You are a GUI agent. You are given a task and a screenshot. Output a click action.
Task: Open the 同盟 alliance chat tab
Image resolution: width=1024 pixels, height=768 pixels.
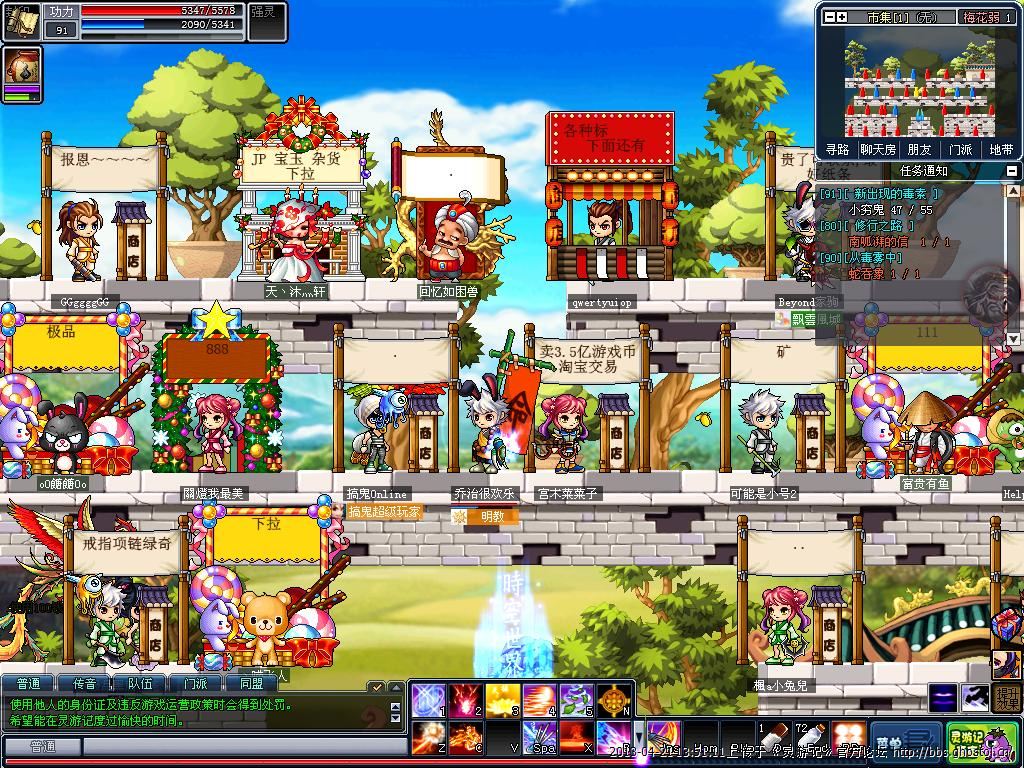pos(251,684)
